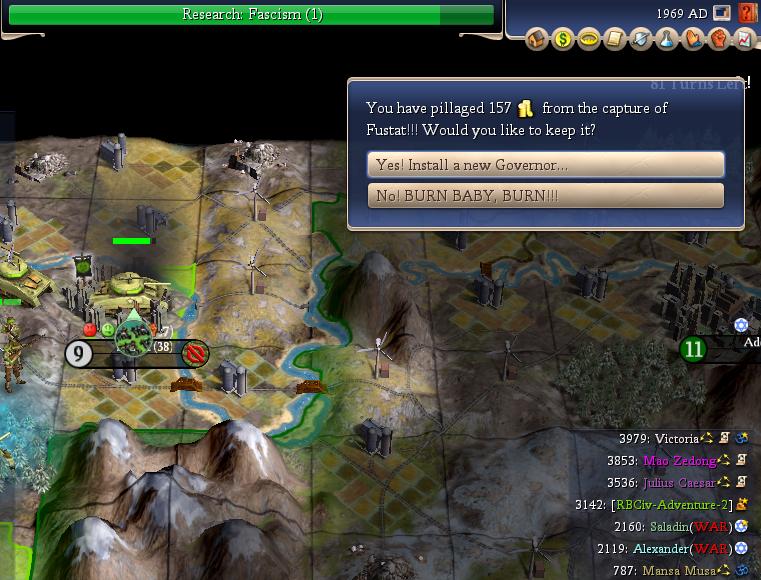Select Mao Zedong in the scoreboard
Viewport: 761px width, 580px height.
tap(680, 461)
